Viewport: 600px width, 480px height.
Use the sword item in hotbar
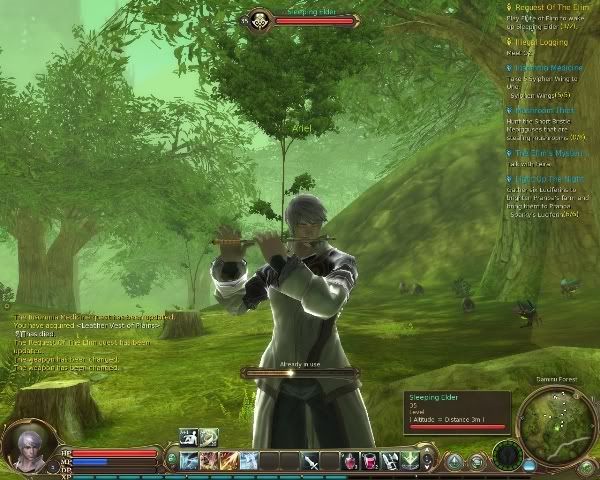click(312, 461)
